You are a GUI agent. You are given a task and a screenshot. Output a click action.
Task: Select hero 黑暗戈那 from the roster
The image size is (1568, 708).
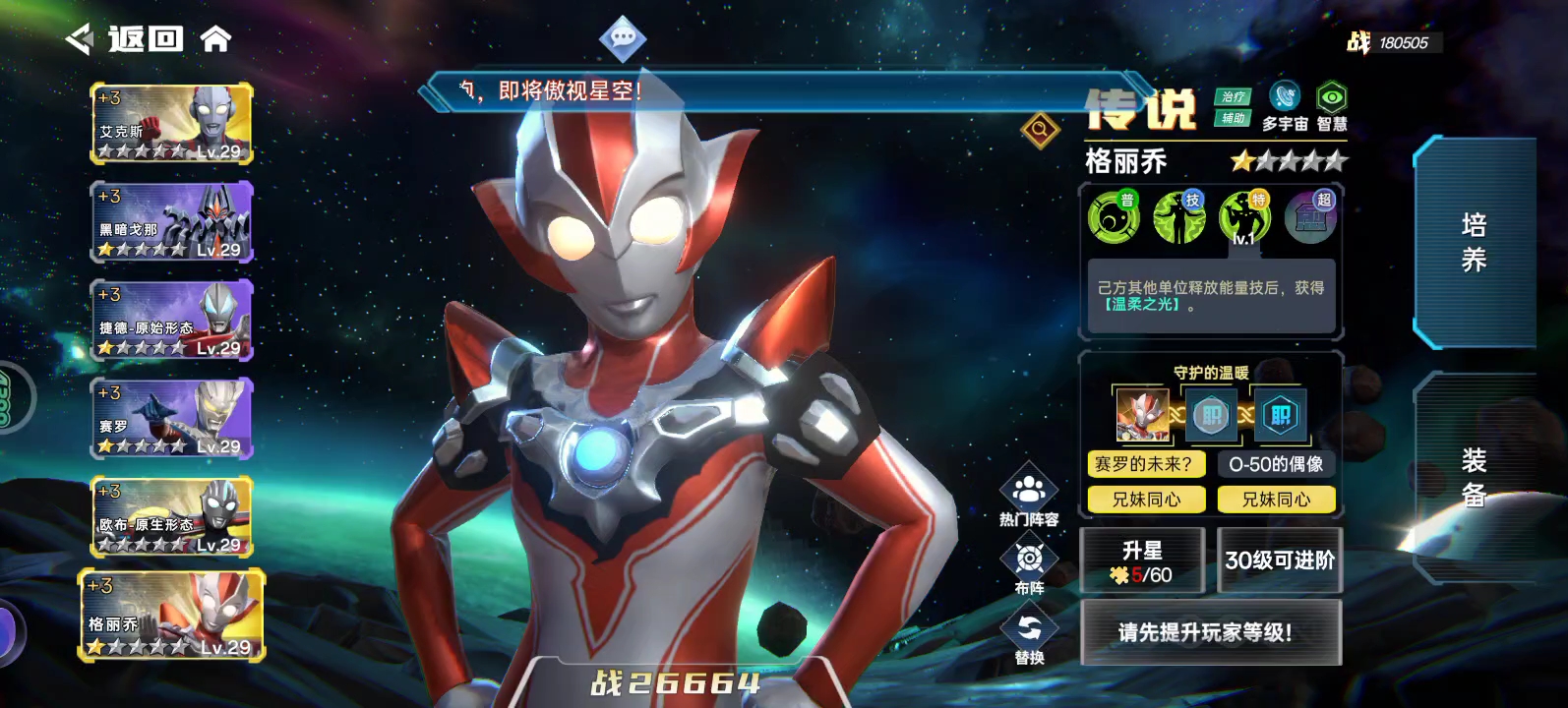[x=172, y=222]
